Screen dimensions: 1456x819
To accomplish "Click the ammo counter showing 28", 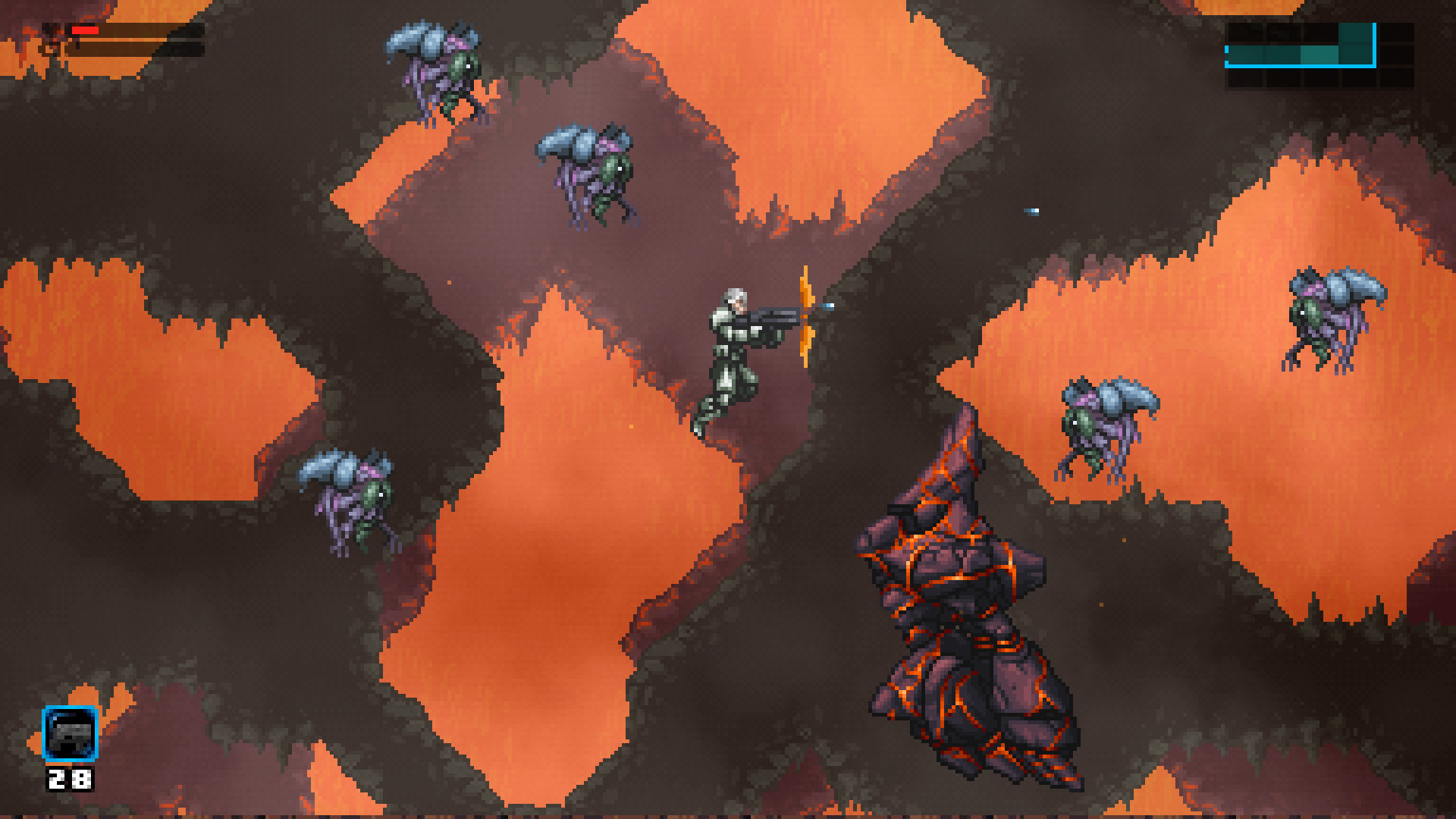I will point(68,780).
